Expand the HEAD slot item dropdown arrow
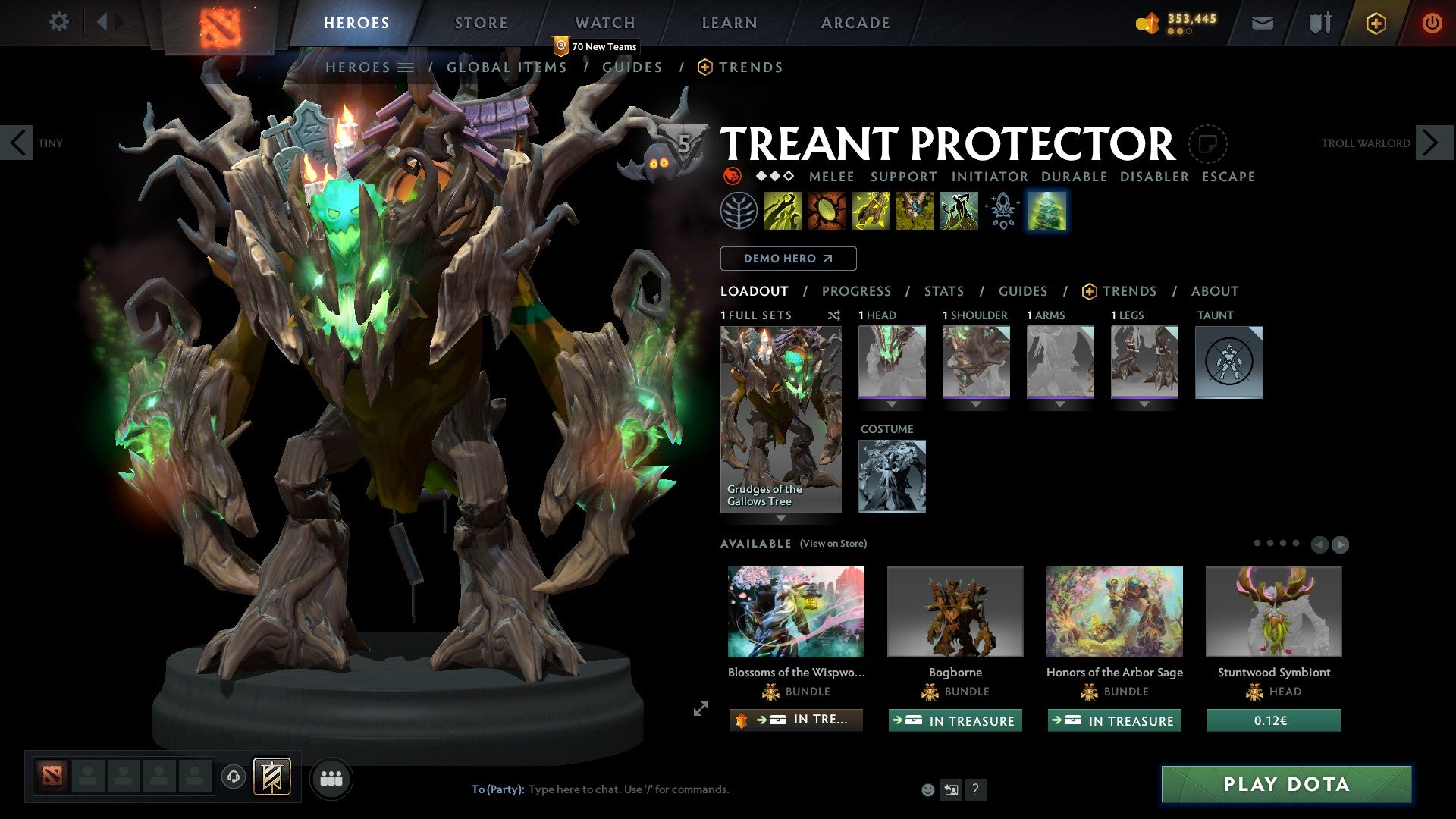 coord(892,403)
